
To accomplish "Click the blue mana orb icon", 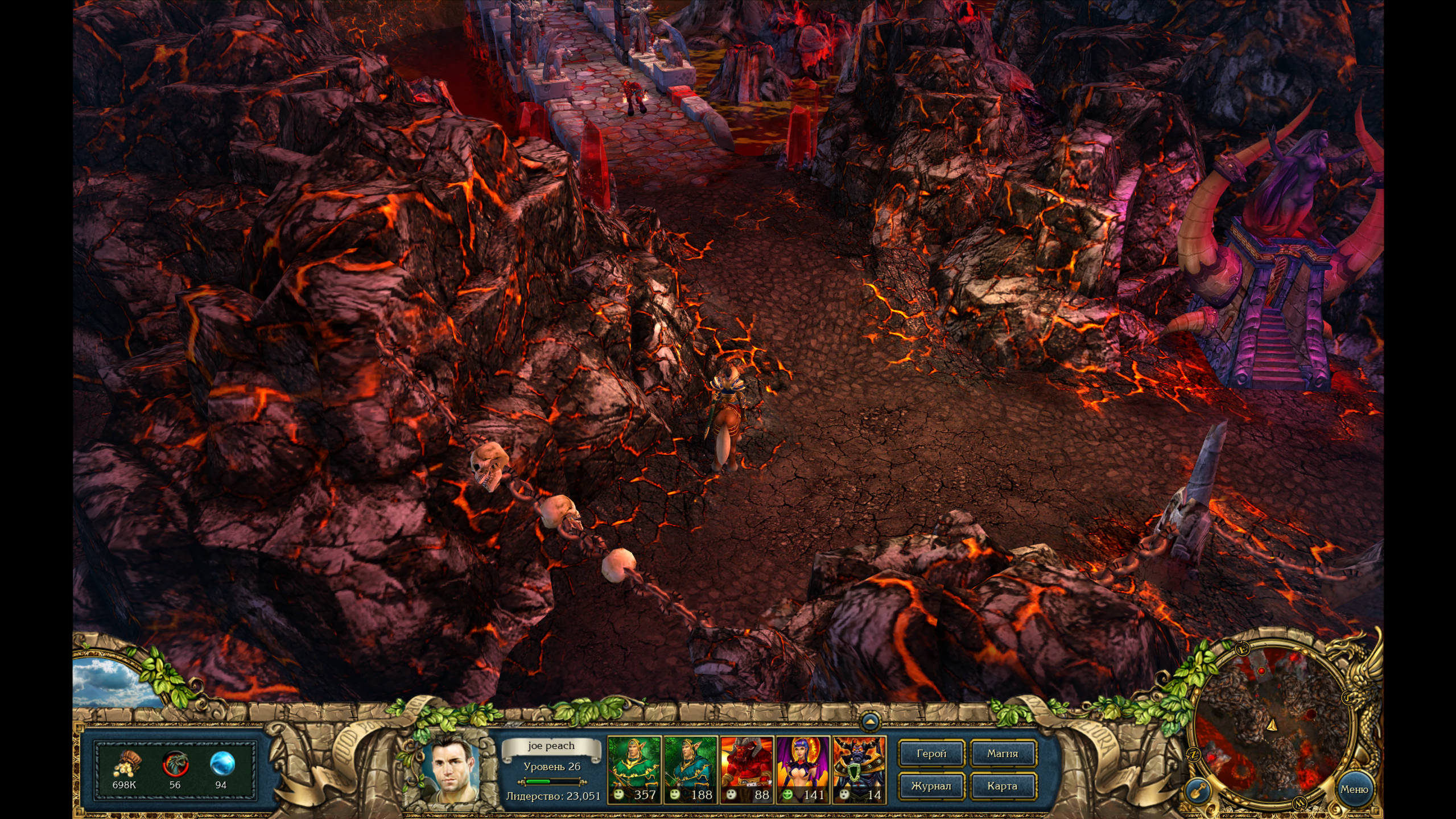I will tap(221, 765).
